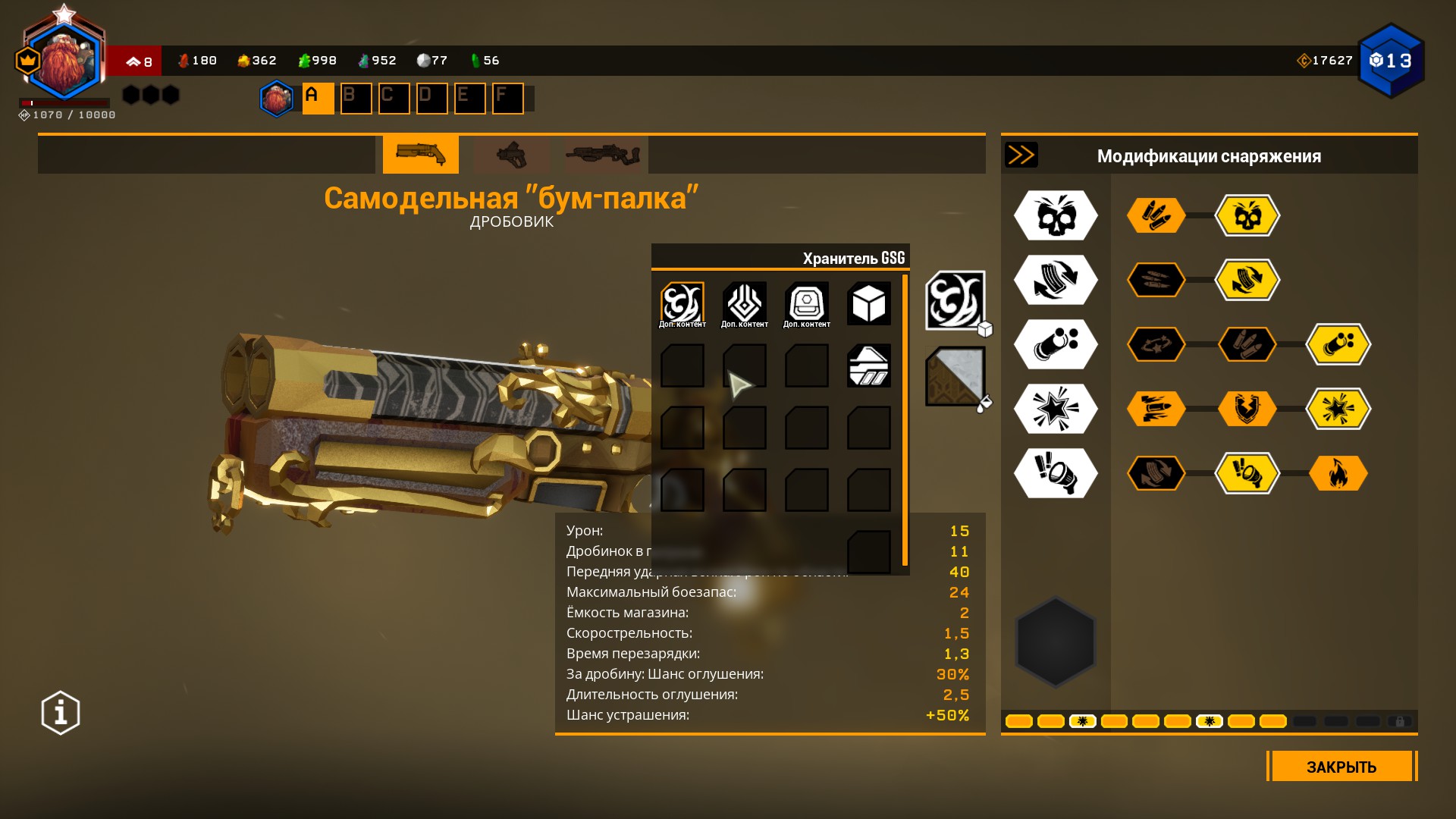Open the weapon paintjob selector
This screenshot has width=1456, height=819.
(x=955, y=376)
